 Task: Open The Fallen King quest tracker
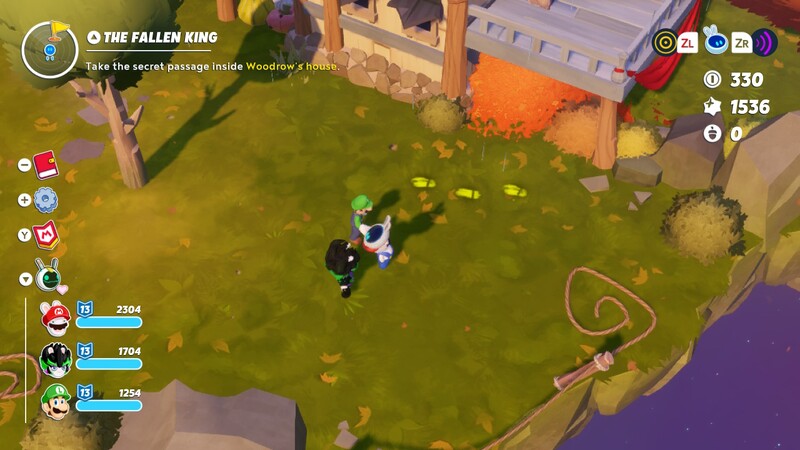point(160,38)
